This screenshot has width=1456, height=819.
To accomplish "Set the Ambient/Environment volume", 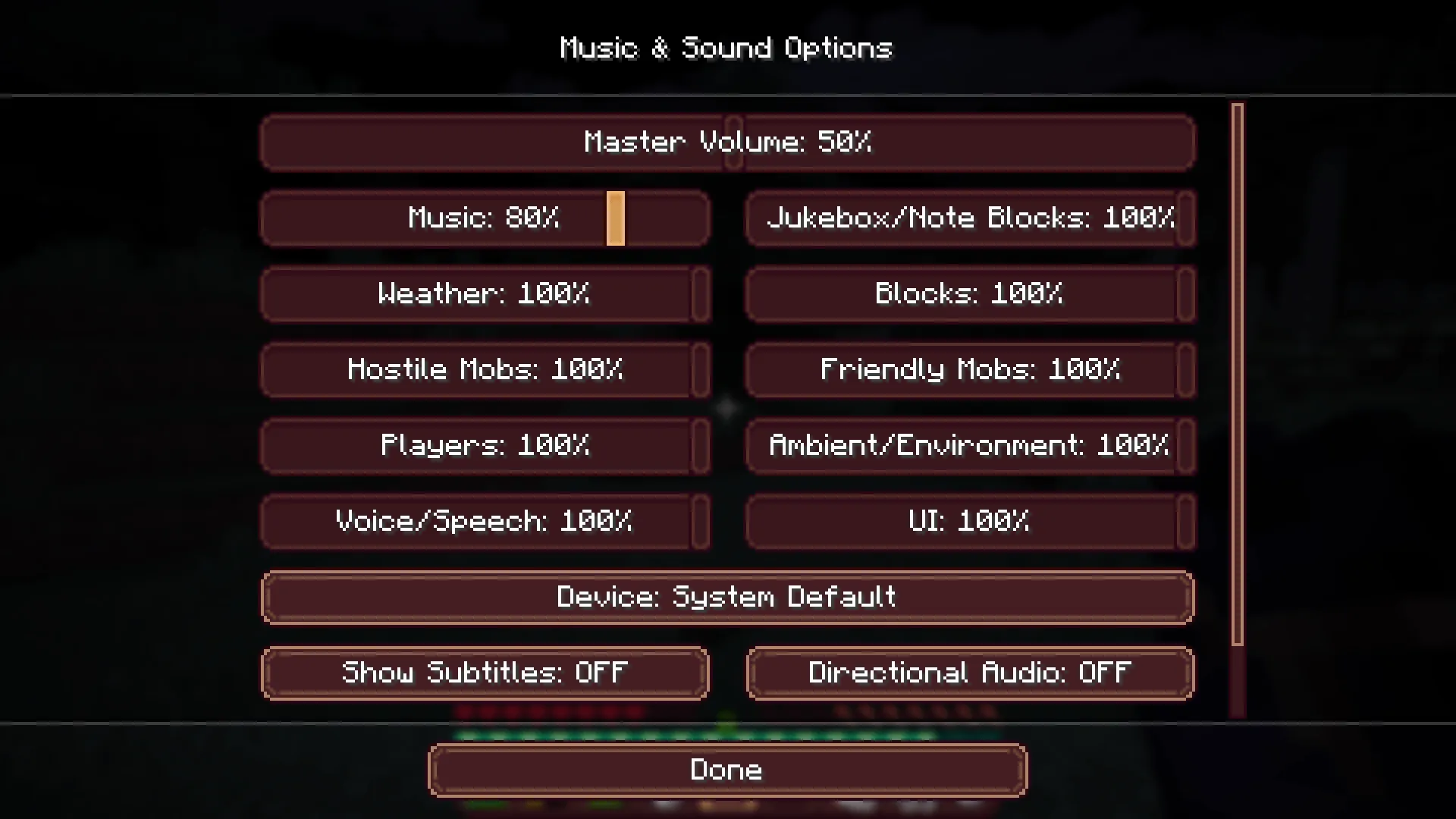I will click(971, 446).
